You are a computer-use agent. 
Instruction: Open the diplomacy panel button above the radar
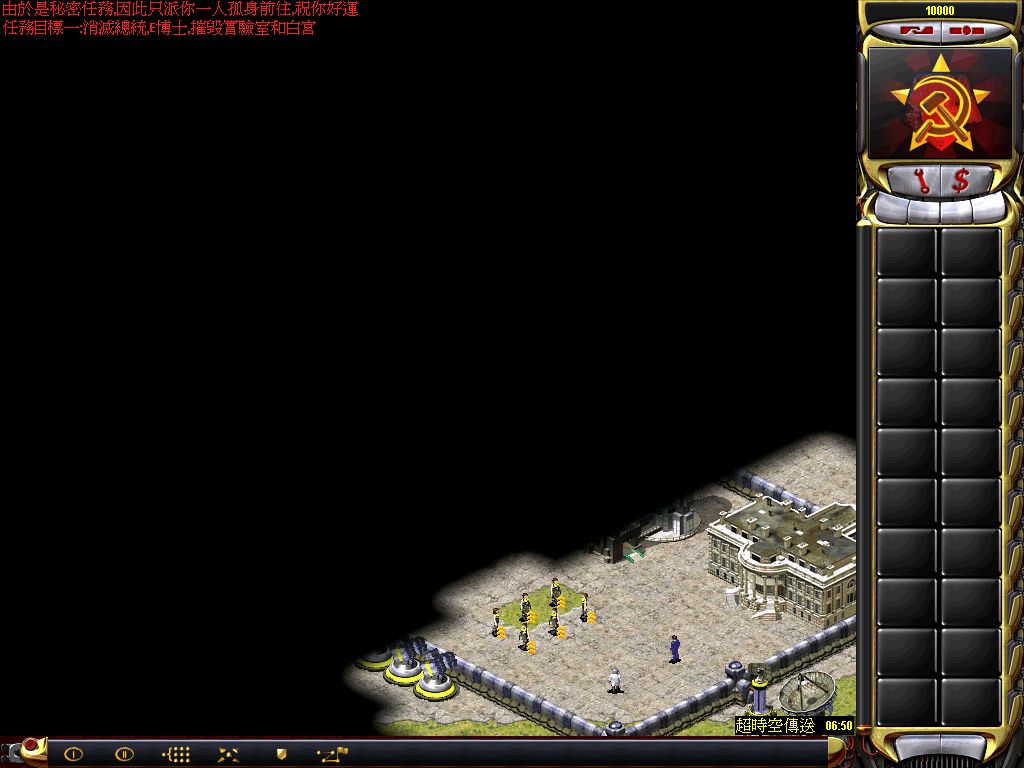pos(910,30)
